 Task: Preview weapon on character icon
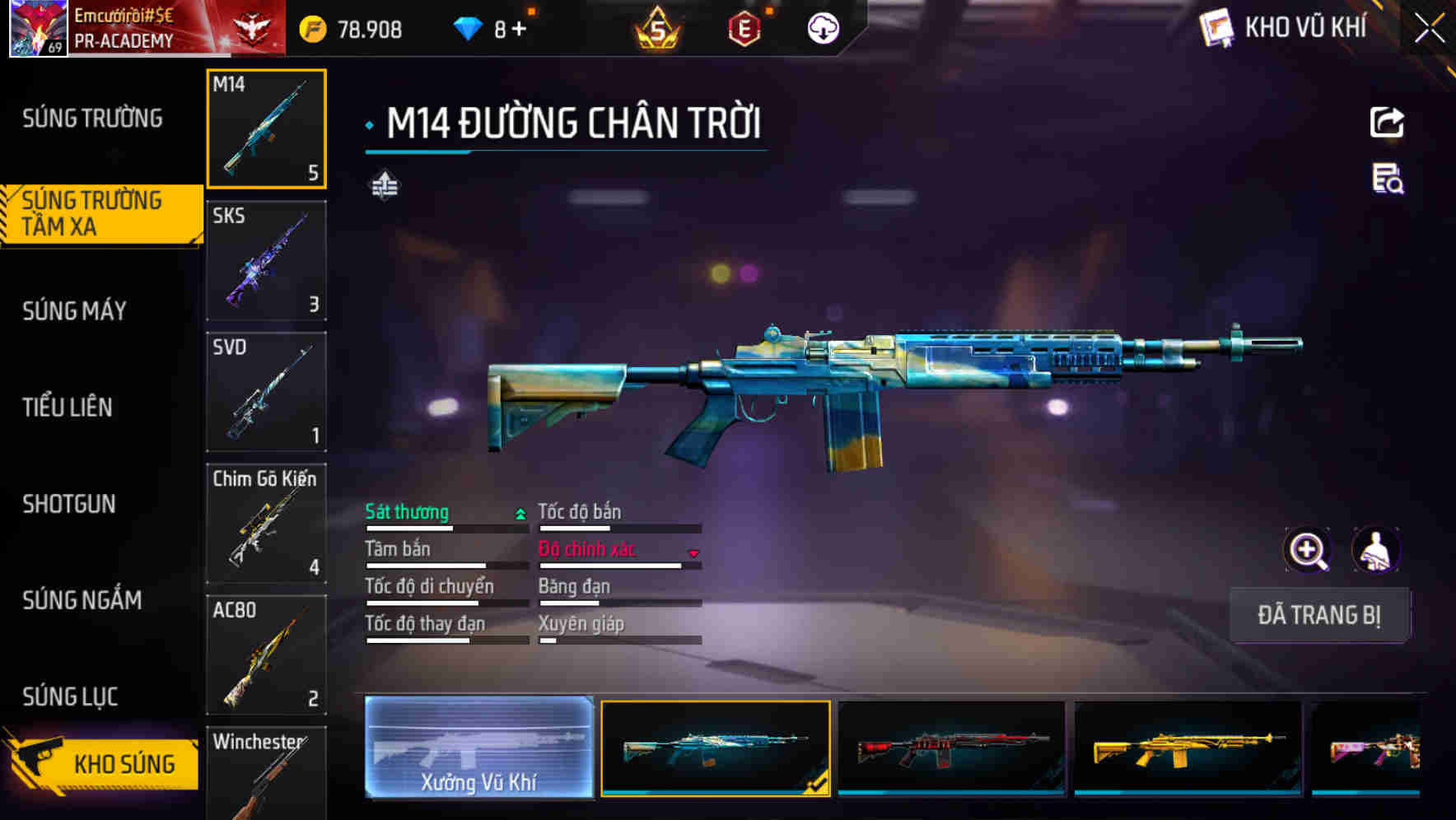1375,550
